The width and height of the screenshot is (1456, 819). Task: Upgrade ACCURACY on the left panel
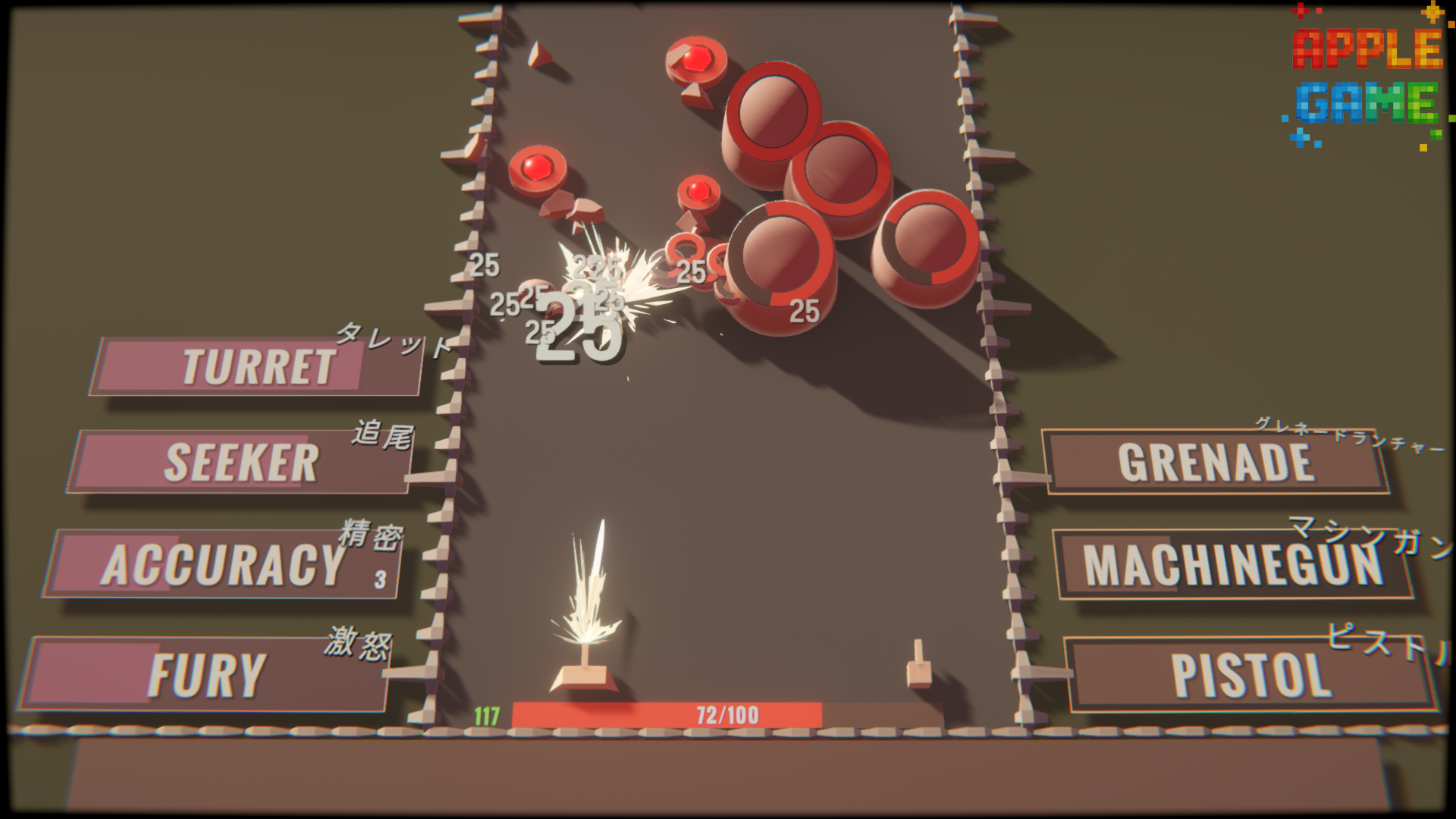224,565
